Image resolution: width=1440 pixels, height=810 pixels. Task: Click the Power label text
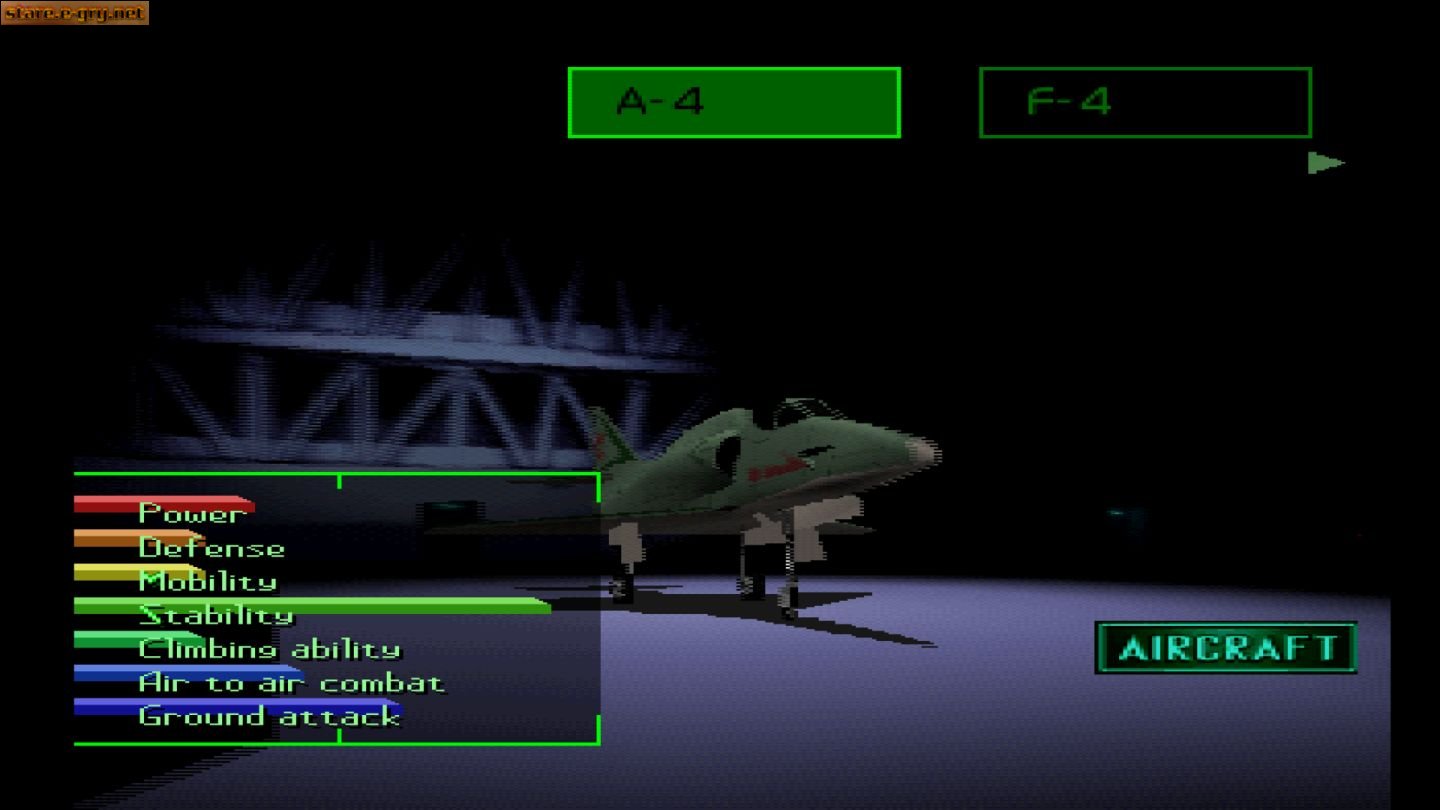click(191, 513)
